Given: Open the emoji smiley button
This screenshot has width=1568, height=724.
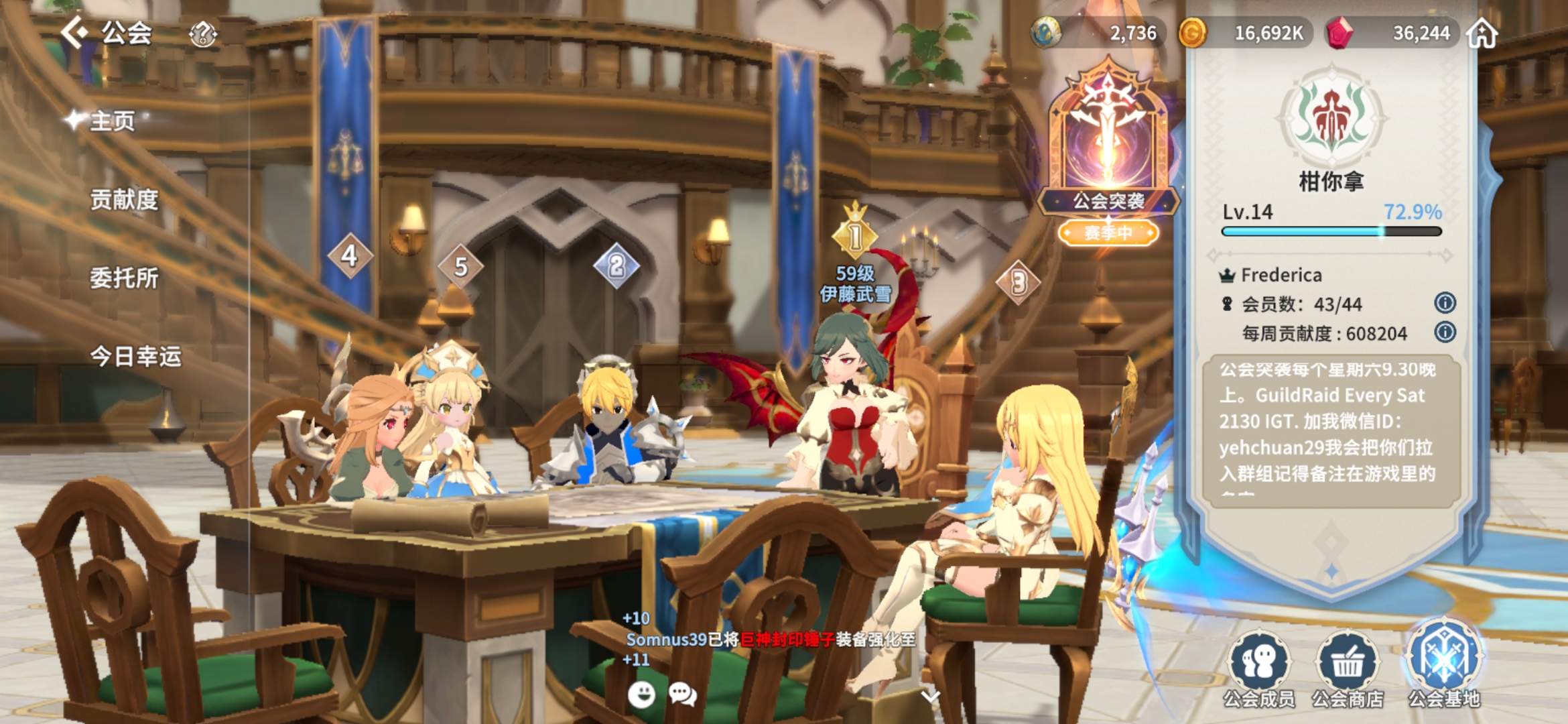Looking at the screenshot, I should [x=641, y=695].
